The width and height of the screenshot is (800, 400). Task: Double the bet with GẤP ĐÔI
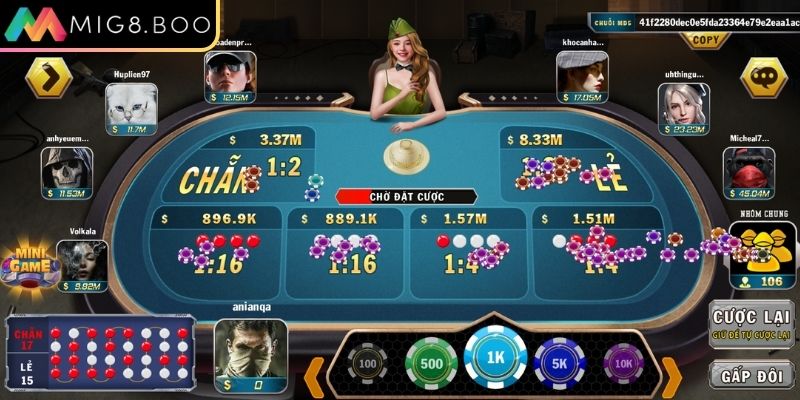click(x=751, y=374)
